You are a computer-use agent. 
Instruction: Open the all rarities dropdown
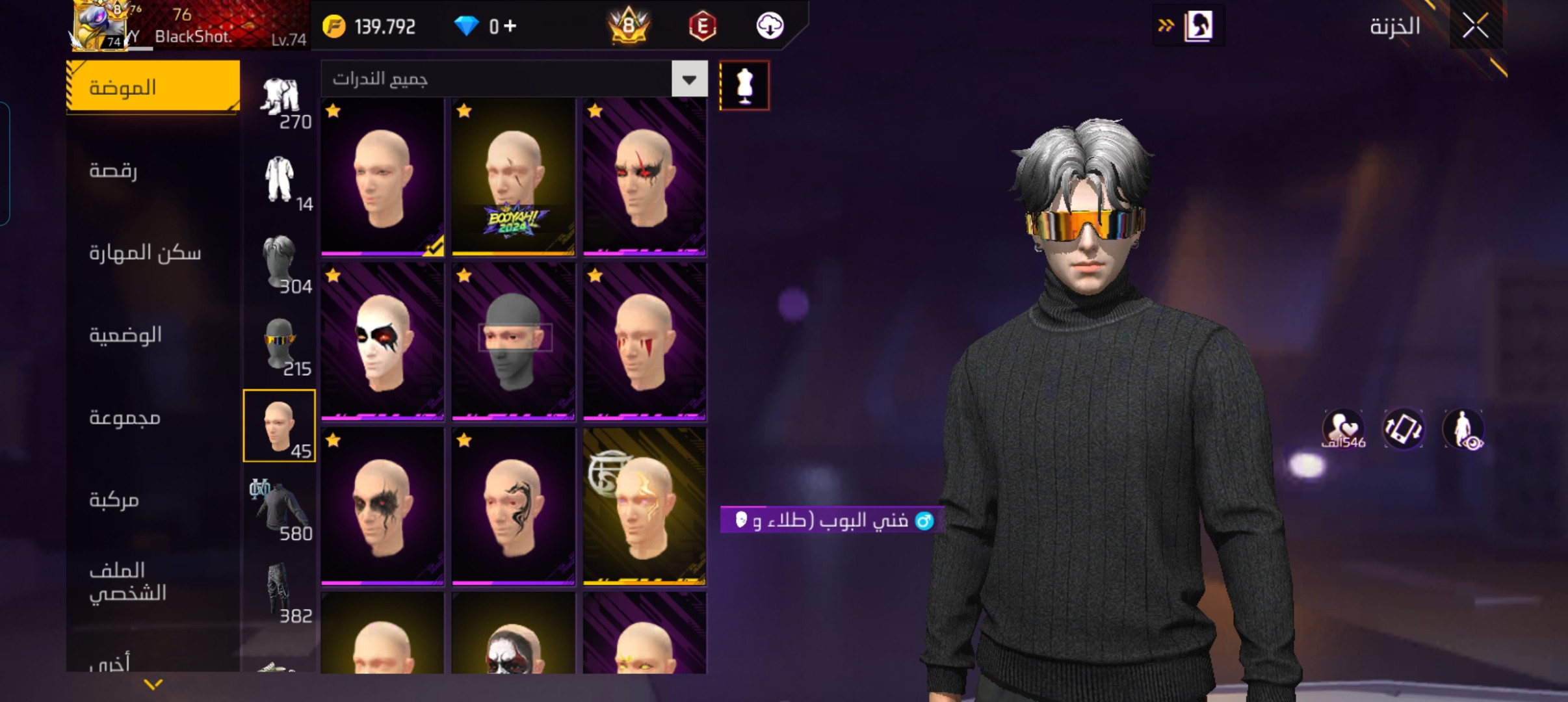(689, 79)
